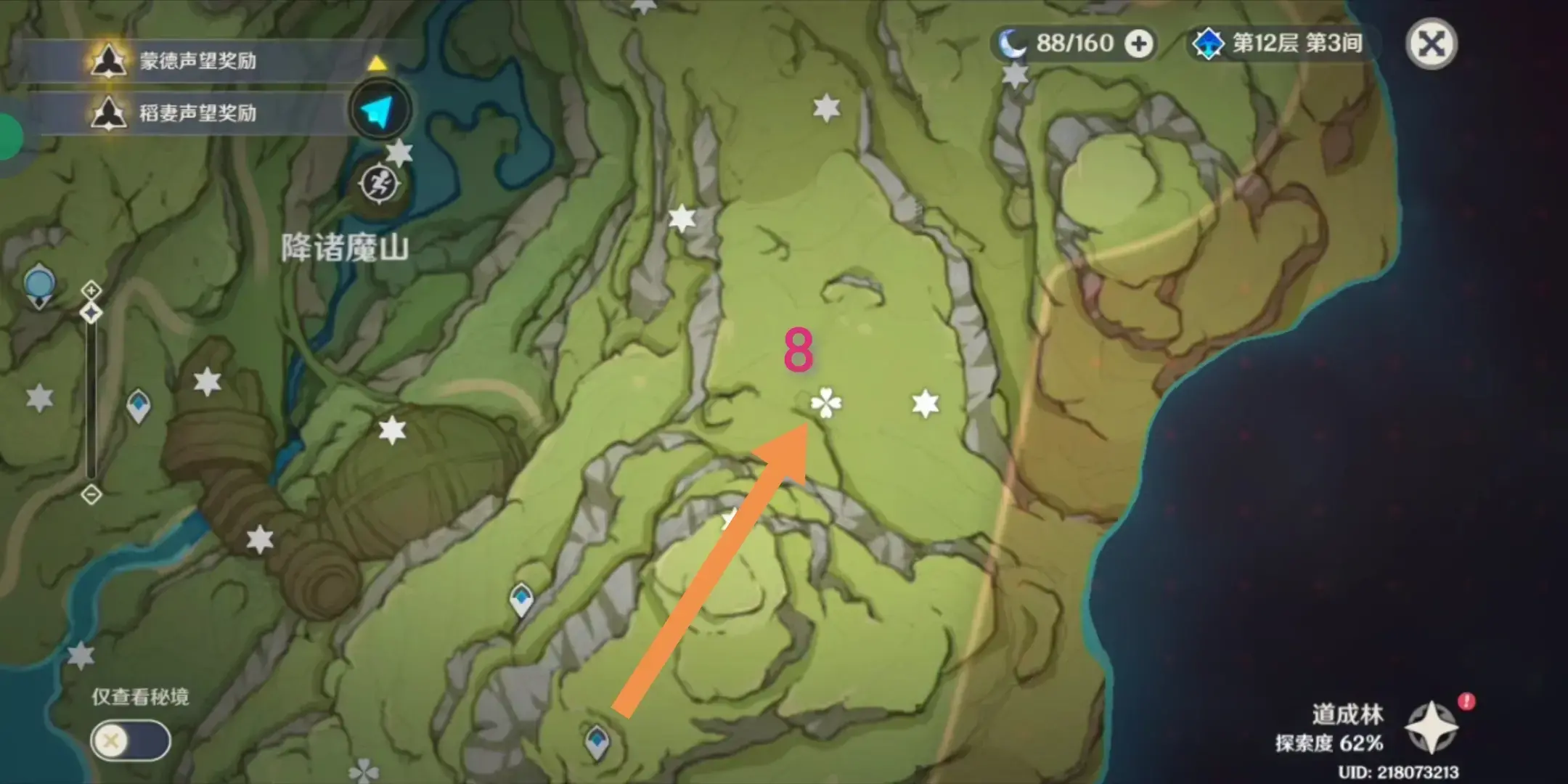
Task: Select the cyan player location arrow
Action: click(379, 111)
